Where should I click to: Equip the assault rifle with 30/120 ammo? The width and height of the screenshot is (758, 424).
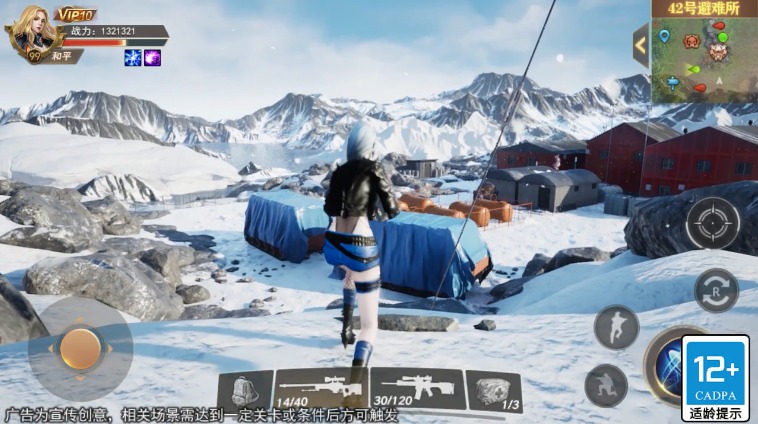417,388
